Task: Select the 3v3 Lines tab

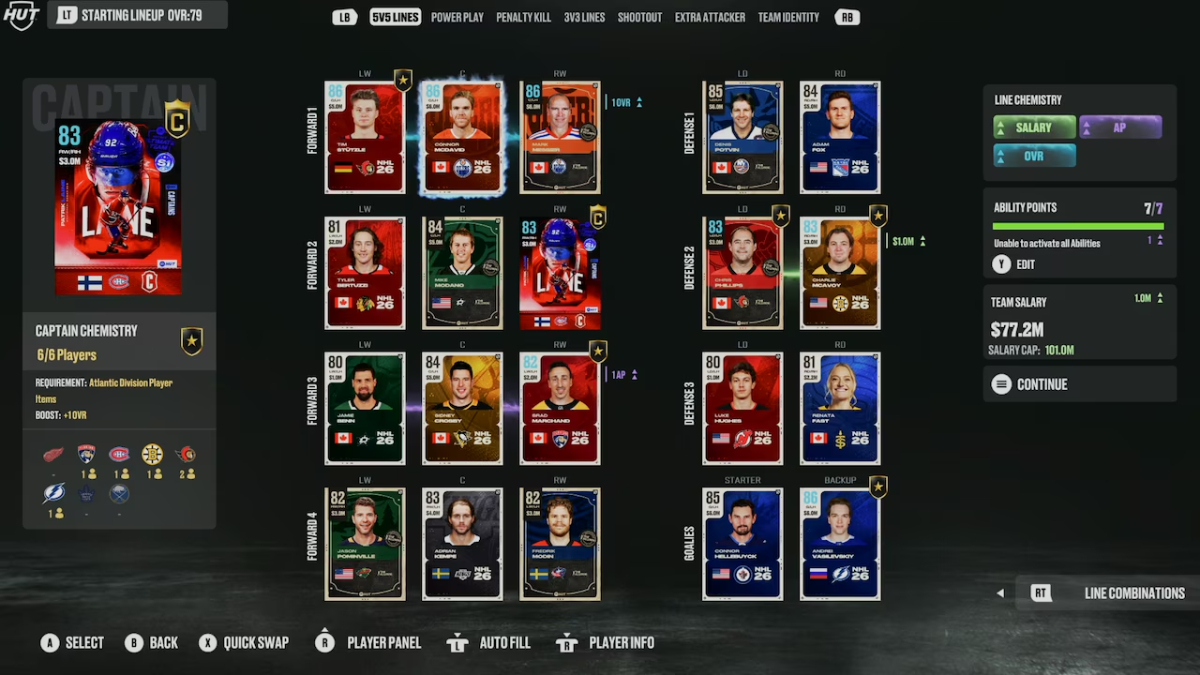Action: pos(584,17)
